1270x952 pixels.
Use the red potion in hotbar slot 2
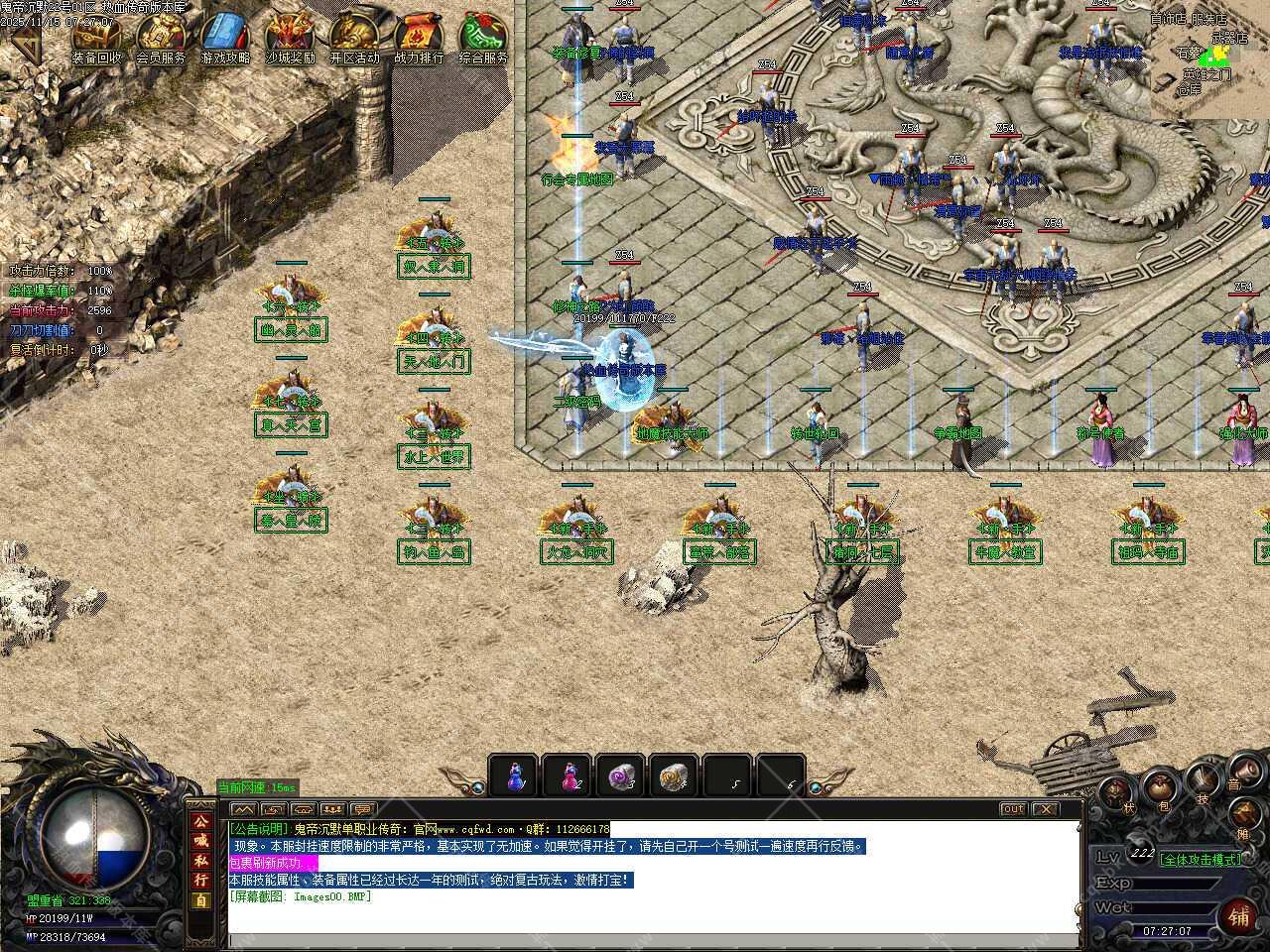(570, 775)
